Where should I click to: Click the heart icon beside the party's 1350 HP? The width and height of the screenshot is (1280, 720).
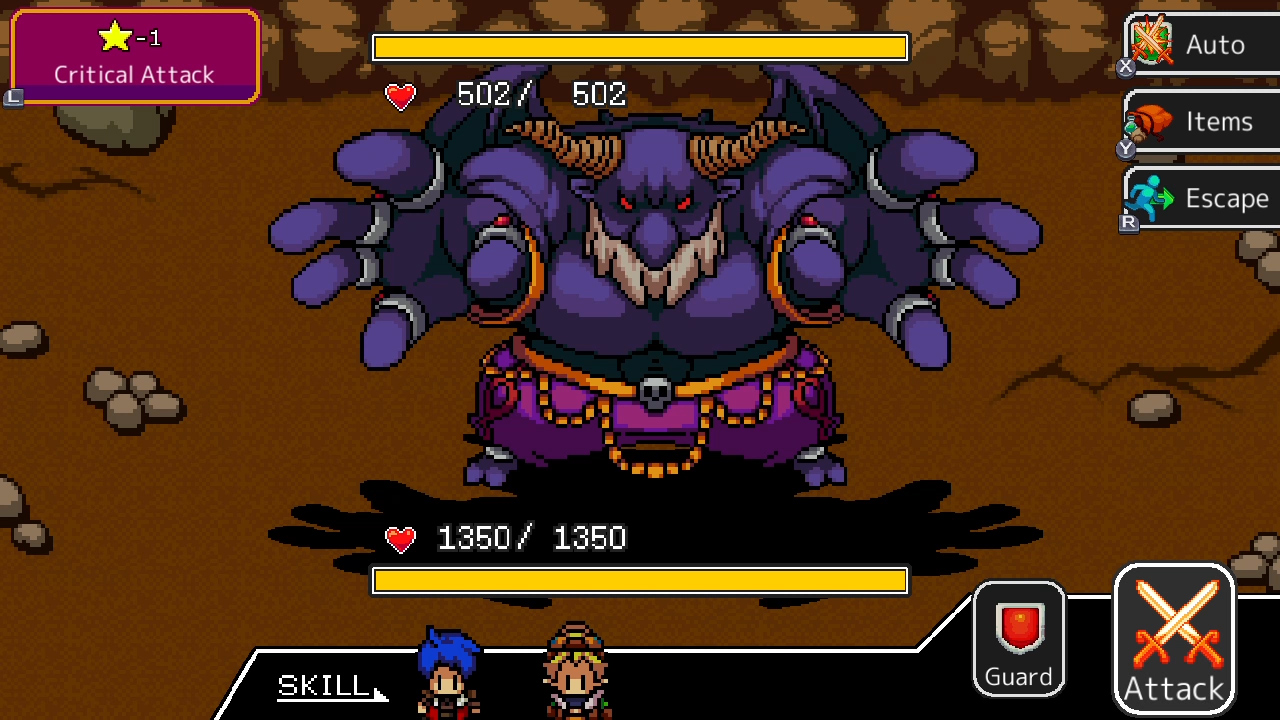(399, 538)
